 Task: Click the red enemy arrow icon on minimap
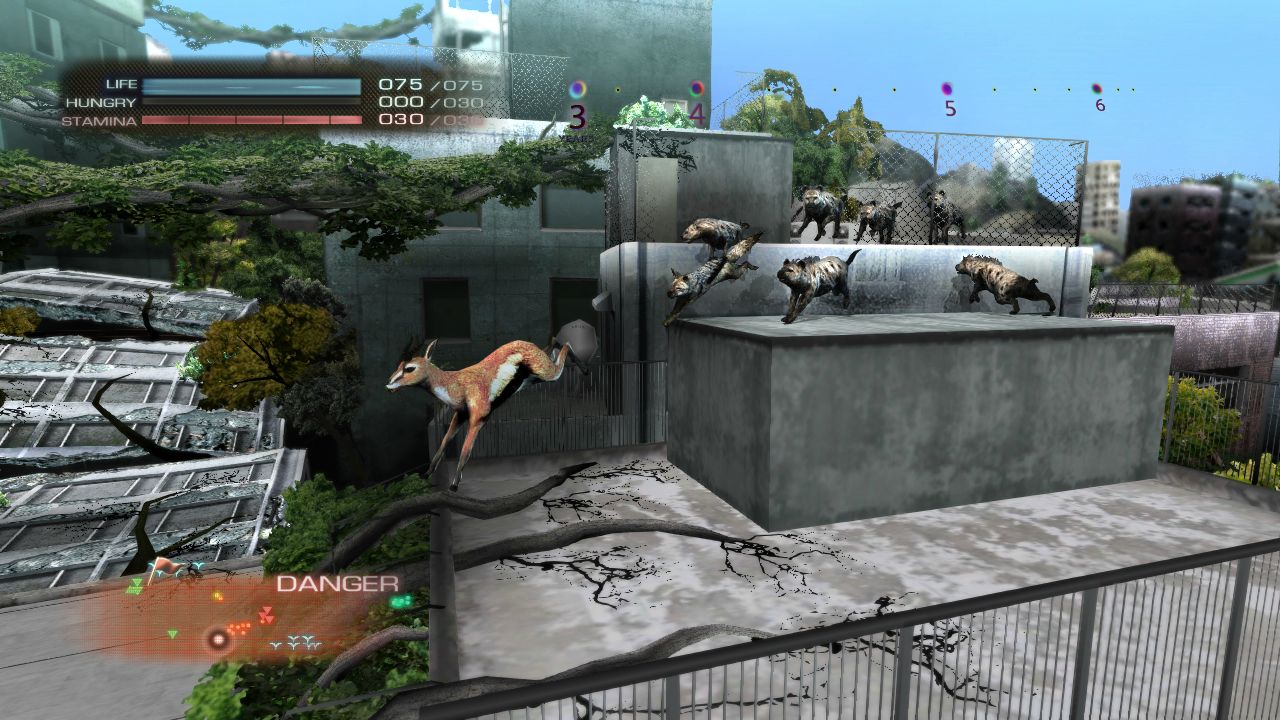[267, 613]
